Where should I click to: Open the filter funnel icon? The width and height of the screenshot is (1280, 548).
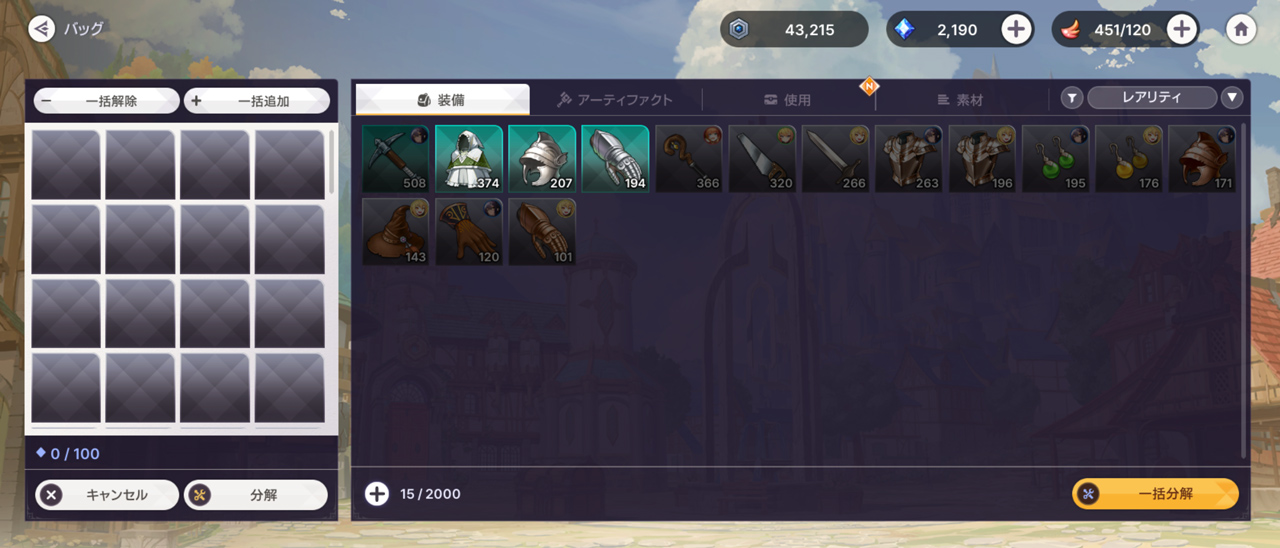1072,98
